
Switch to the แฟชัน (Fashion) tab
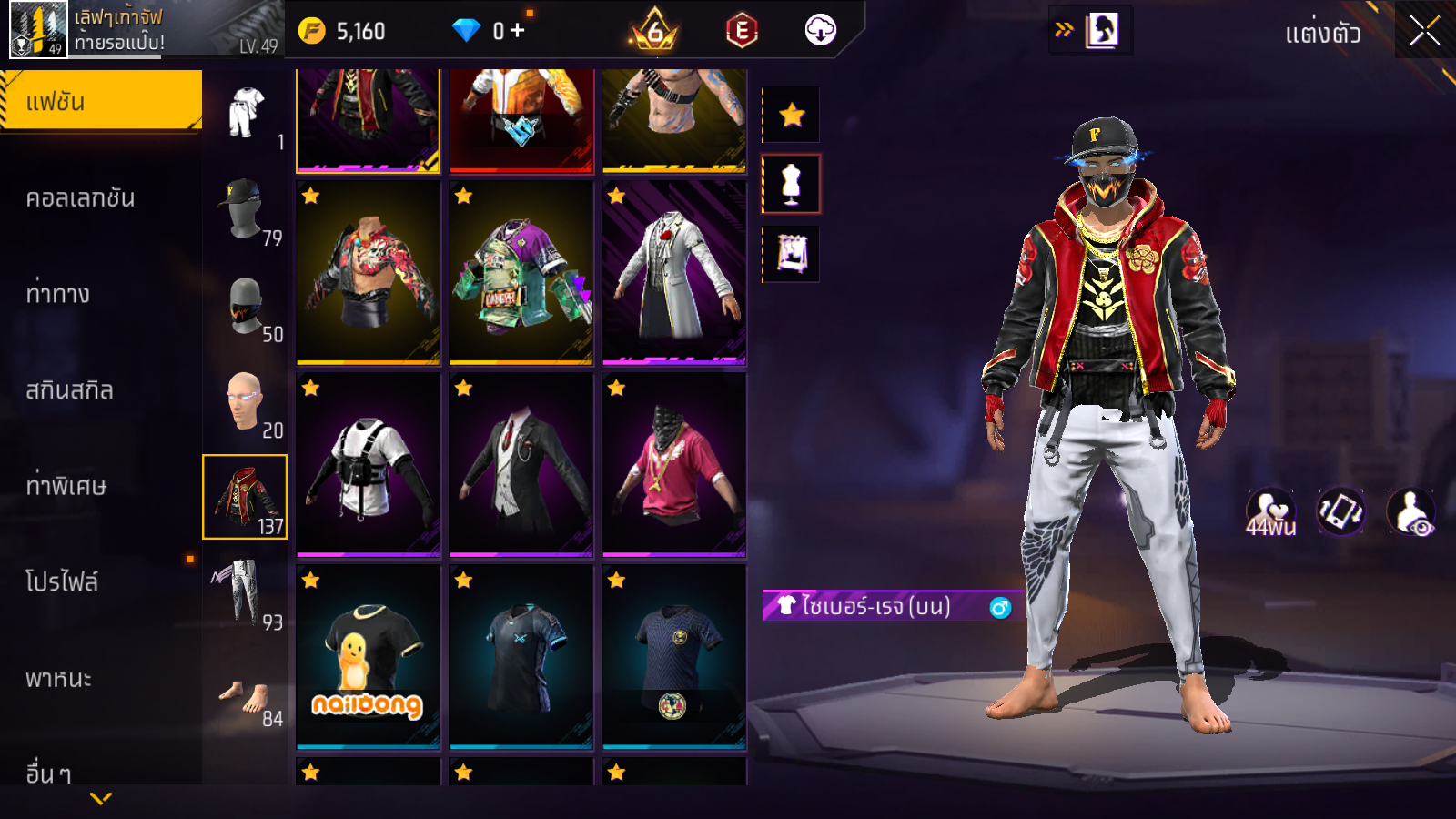(101, 102)
